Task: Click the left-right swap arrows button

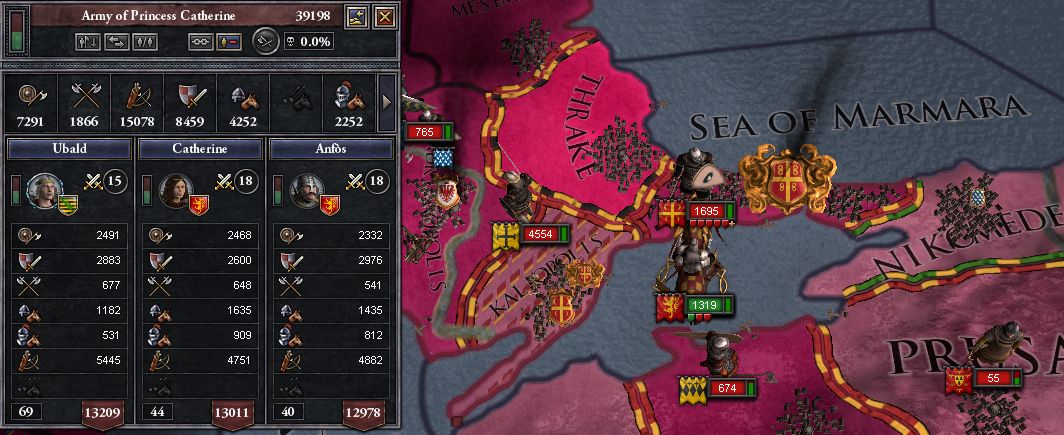Action: click(118, 42)
